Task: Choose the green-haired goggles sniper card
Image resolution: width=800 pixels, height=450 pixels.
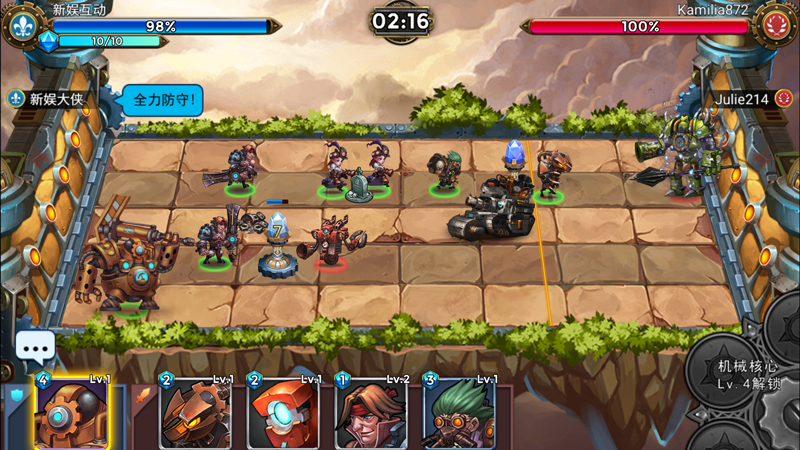Action: pos(459,414)
